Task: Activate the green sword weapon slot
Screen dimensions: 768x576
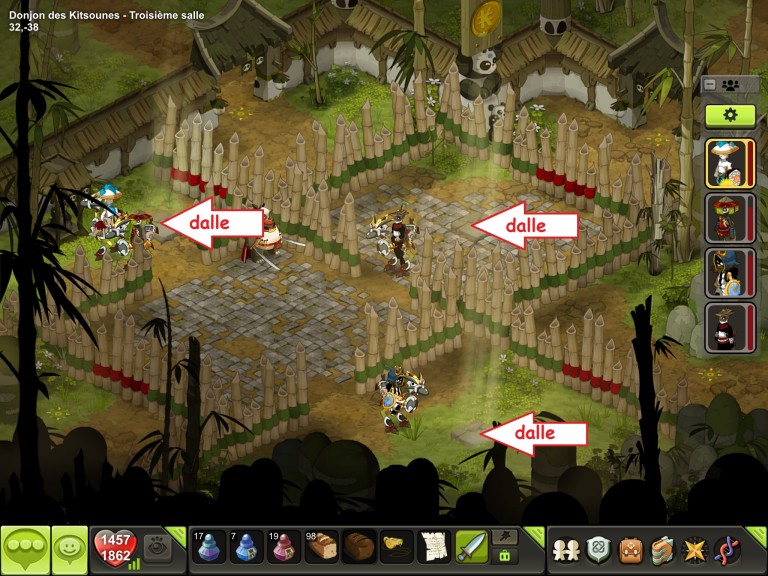Action: point(472,547)
